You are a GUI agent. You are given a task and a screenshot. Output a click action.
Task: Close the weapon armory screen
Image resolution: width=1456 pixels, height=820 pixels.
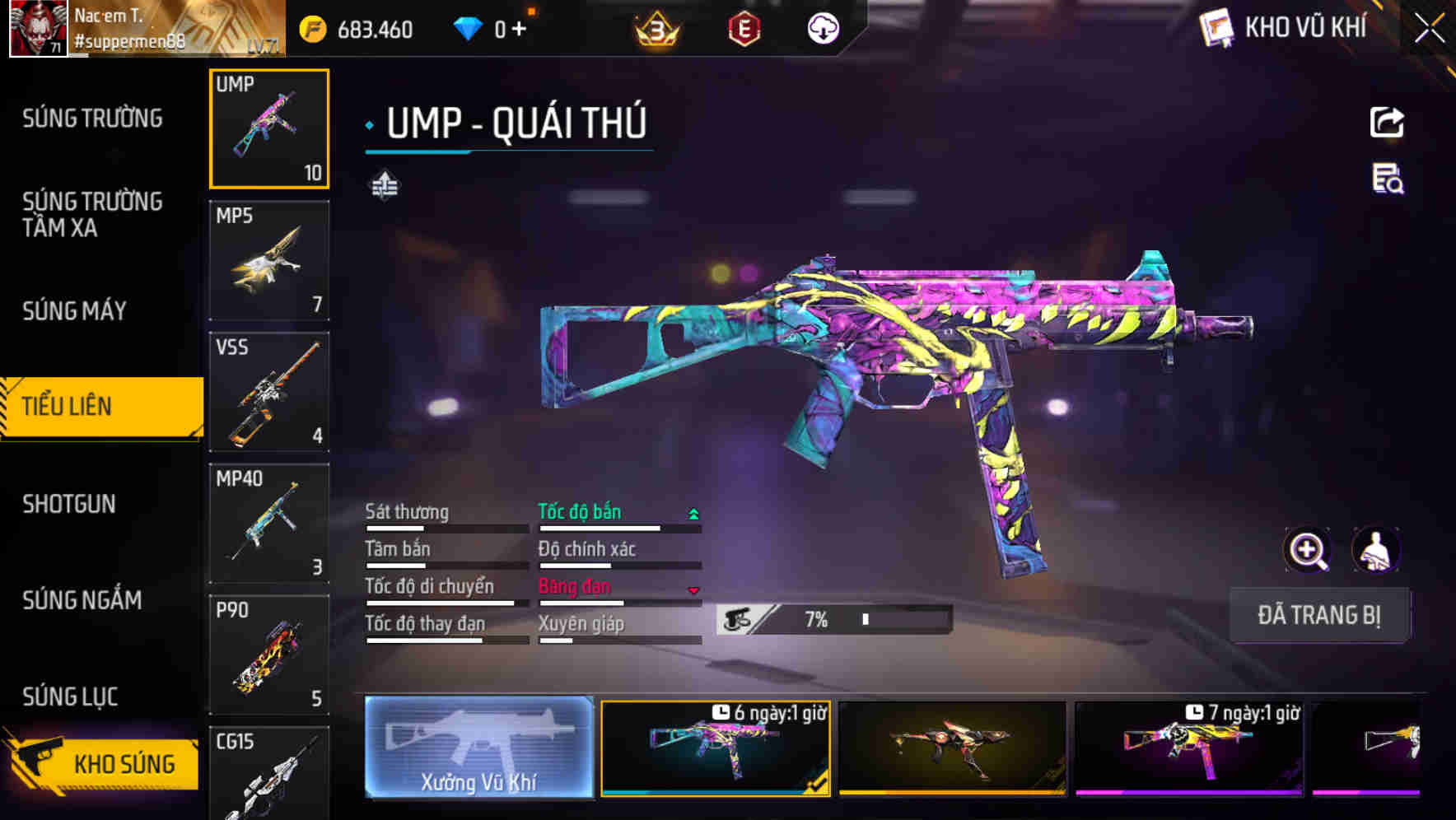(1429, 29)
